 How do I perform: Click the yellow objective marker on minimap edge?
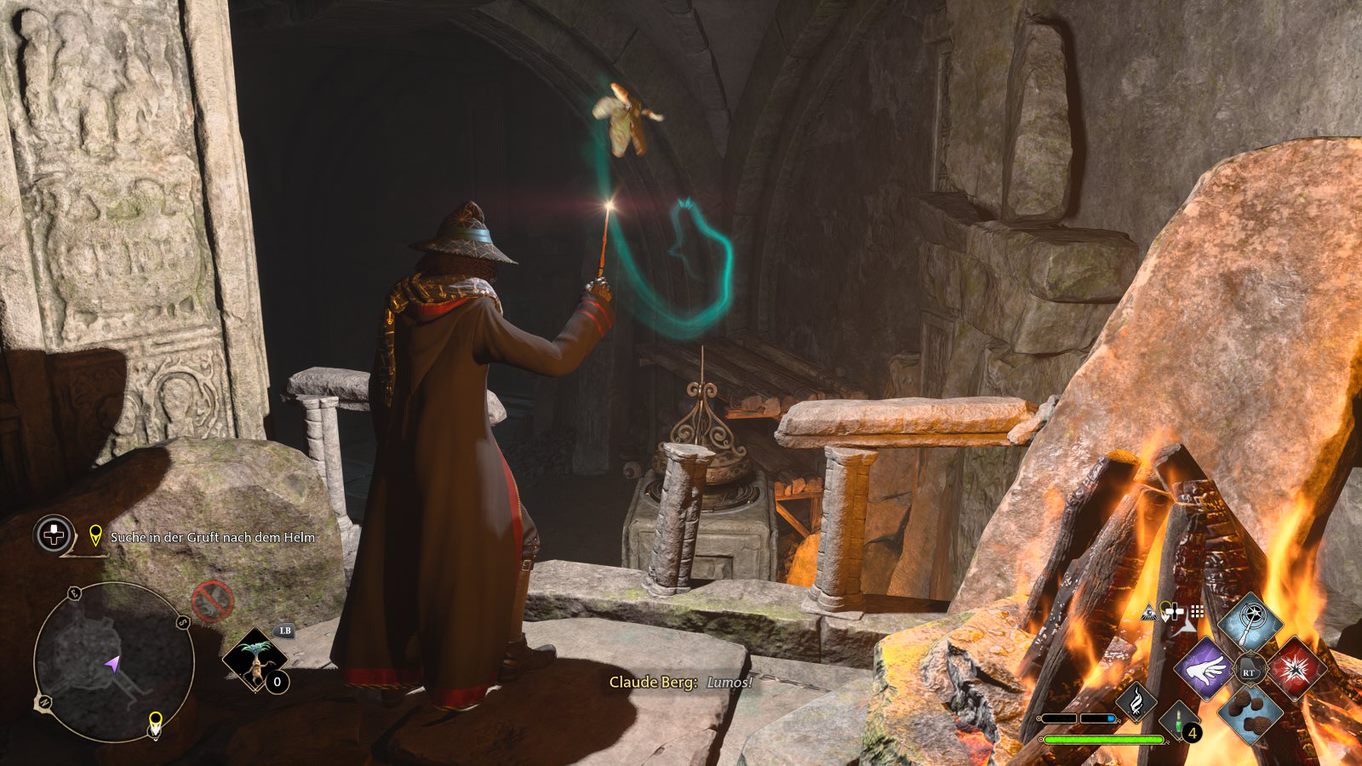[x=156, y=722]
